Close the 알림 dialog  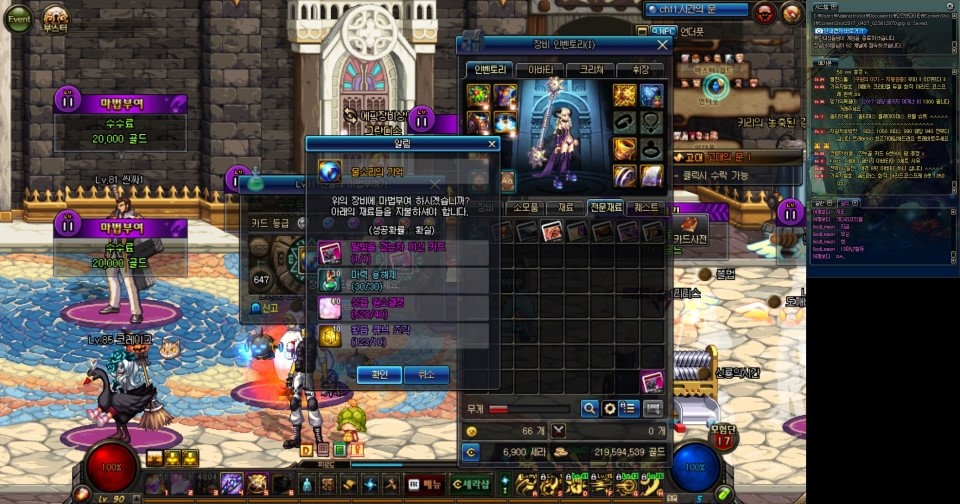[x=491, y=144]
